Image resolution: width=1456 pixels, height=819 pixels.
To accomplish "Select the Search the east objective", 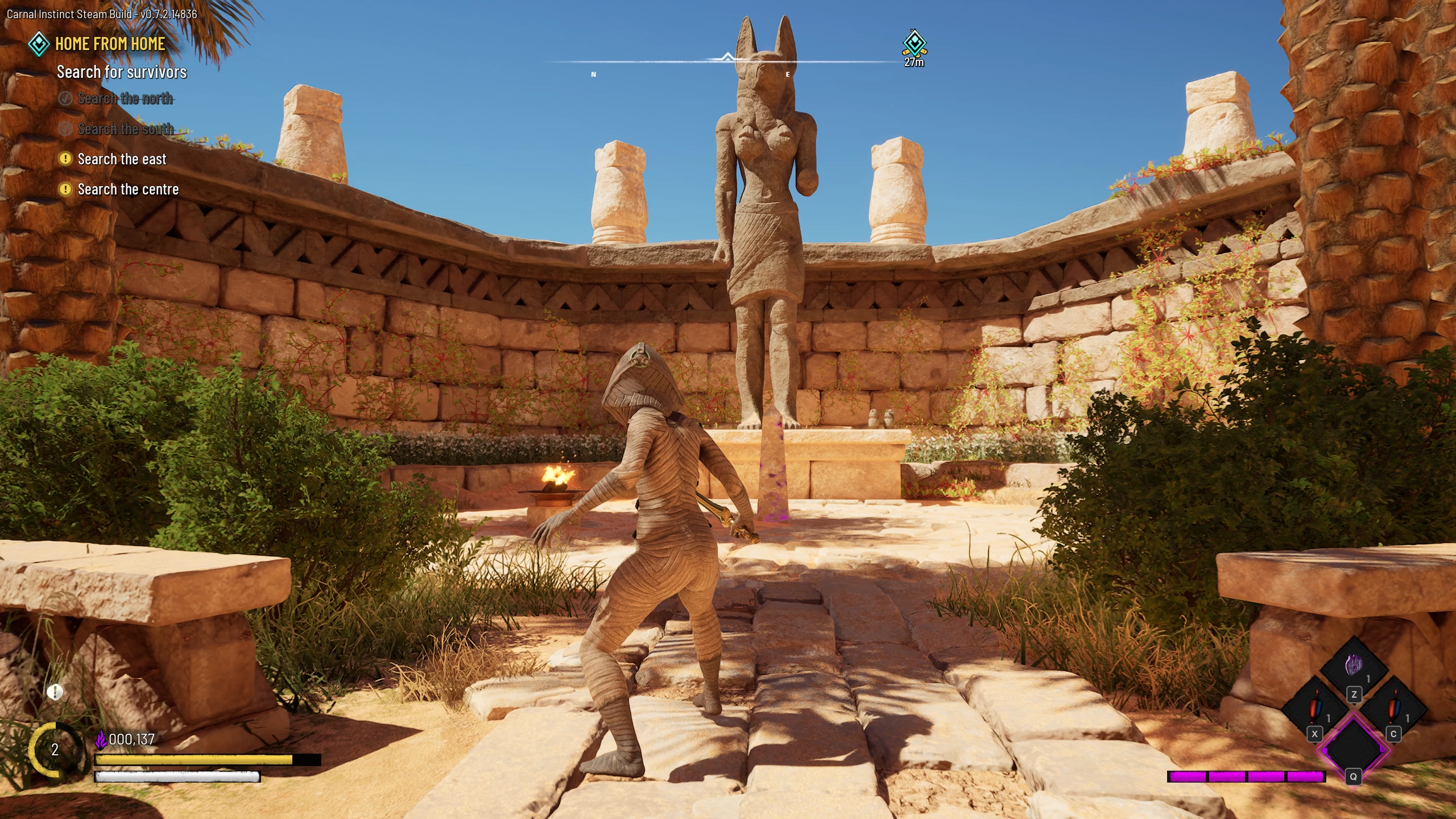I will (x=122, y=159).
